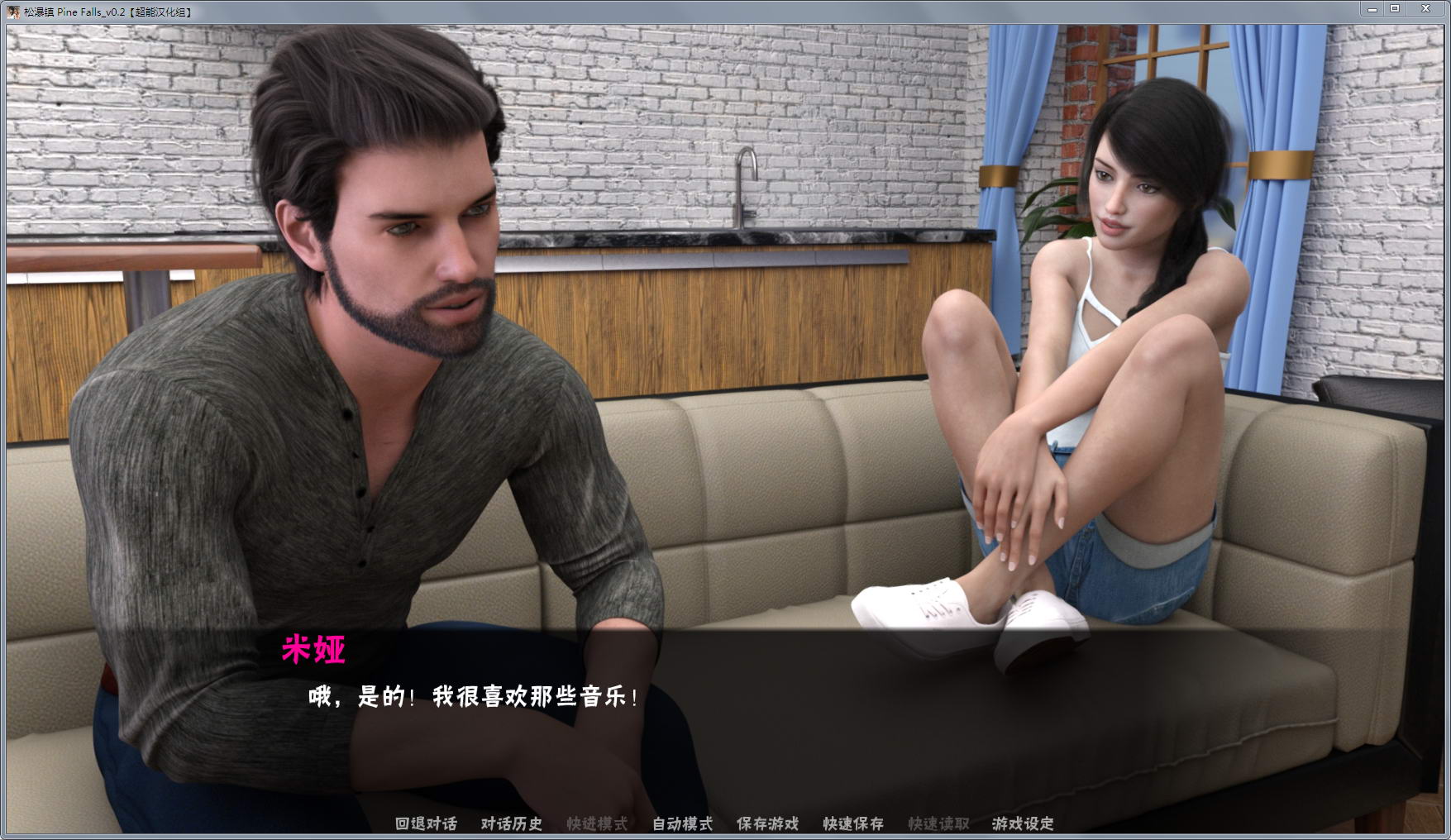Close the Pine Falls window
Image resolution: width=1451 pixels, height=840 pixels.
click(1426, 8)
